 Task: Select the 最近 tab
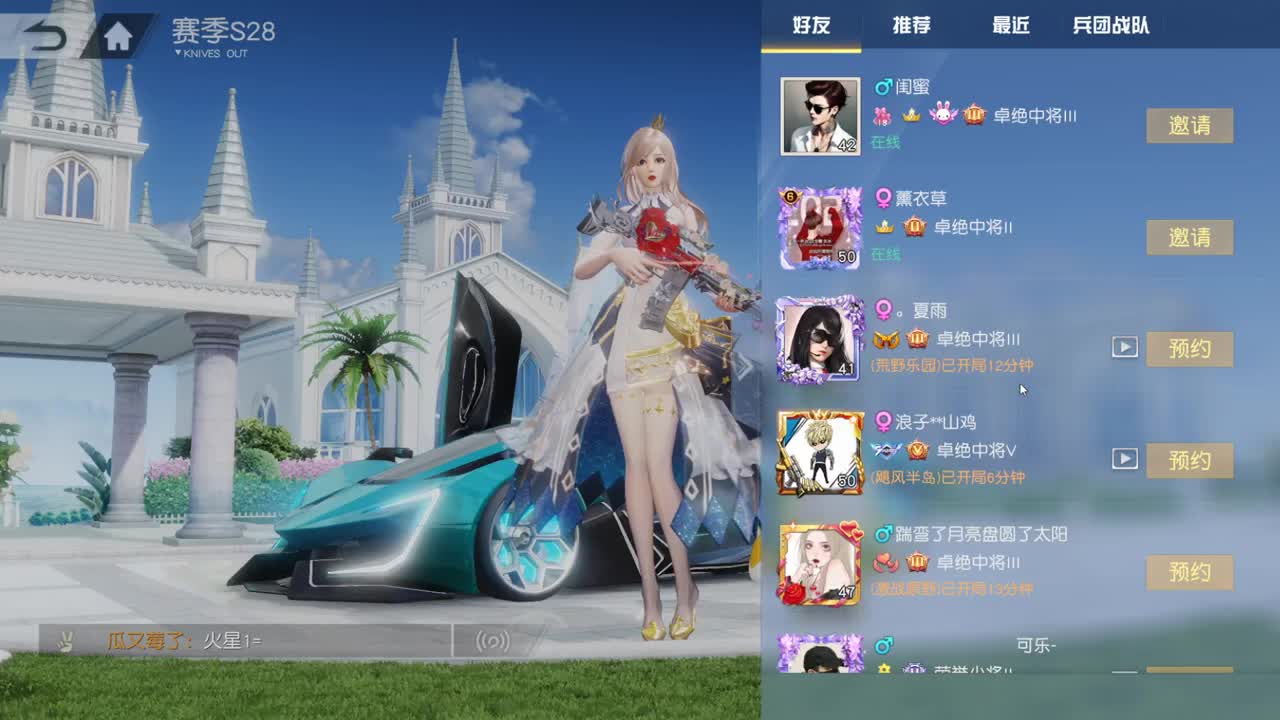click(x=1010, y=25)
